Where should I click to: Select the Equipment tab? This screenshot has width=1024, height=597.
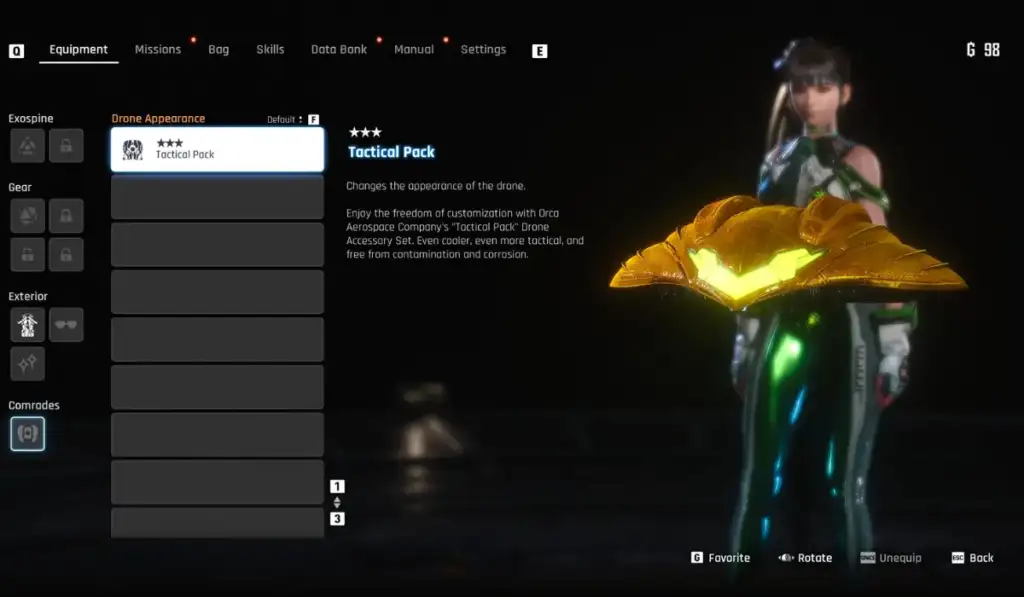(x=78, y=50)
